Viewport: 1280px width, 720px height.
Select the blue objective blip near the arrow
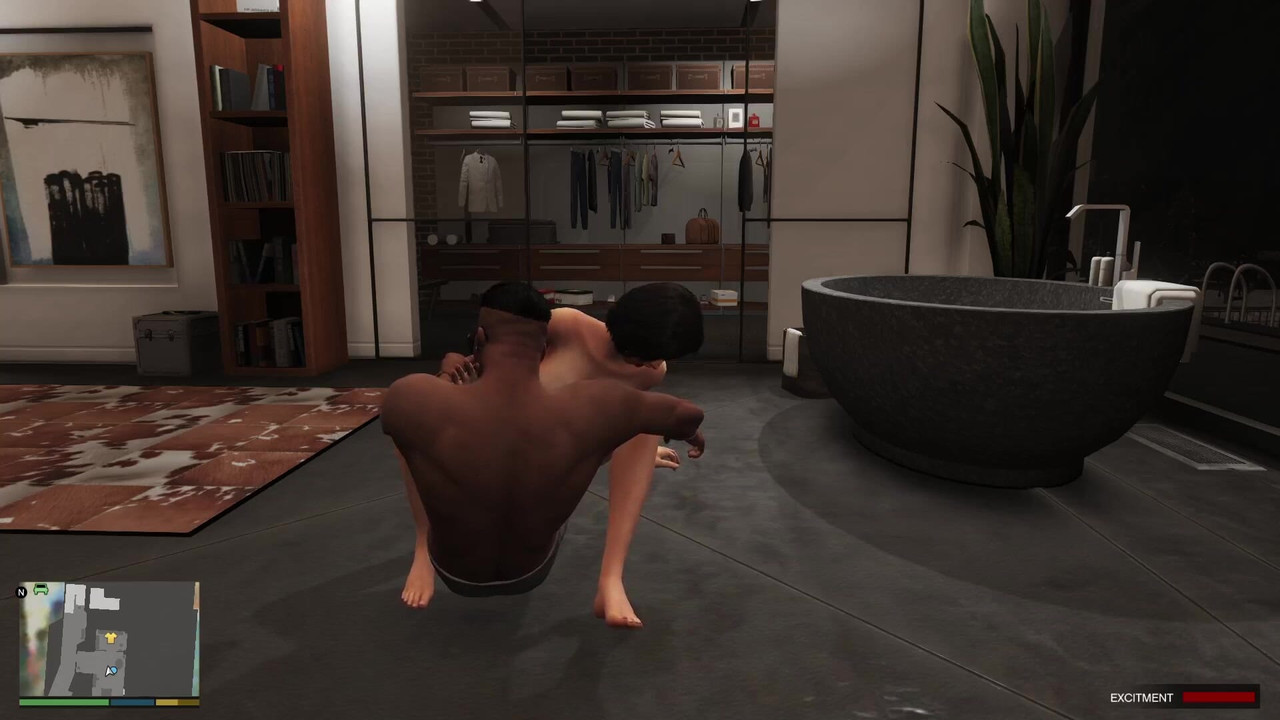pos(114,670)
